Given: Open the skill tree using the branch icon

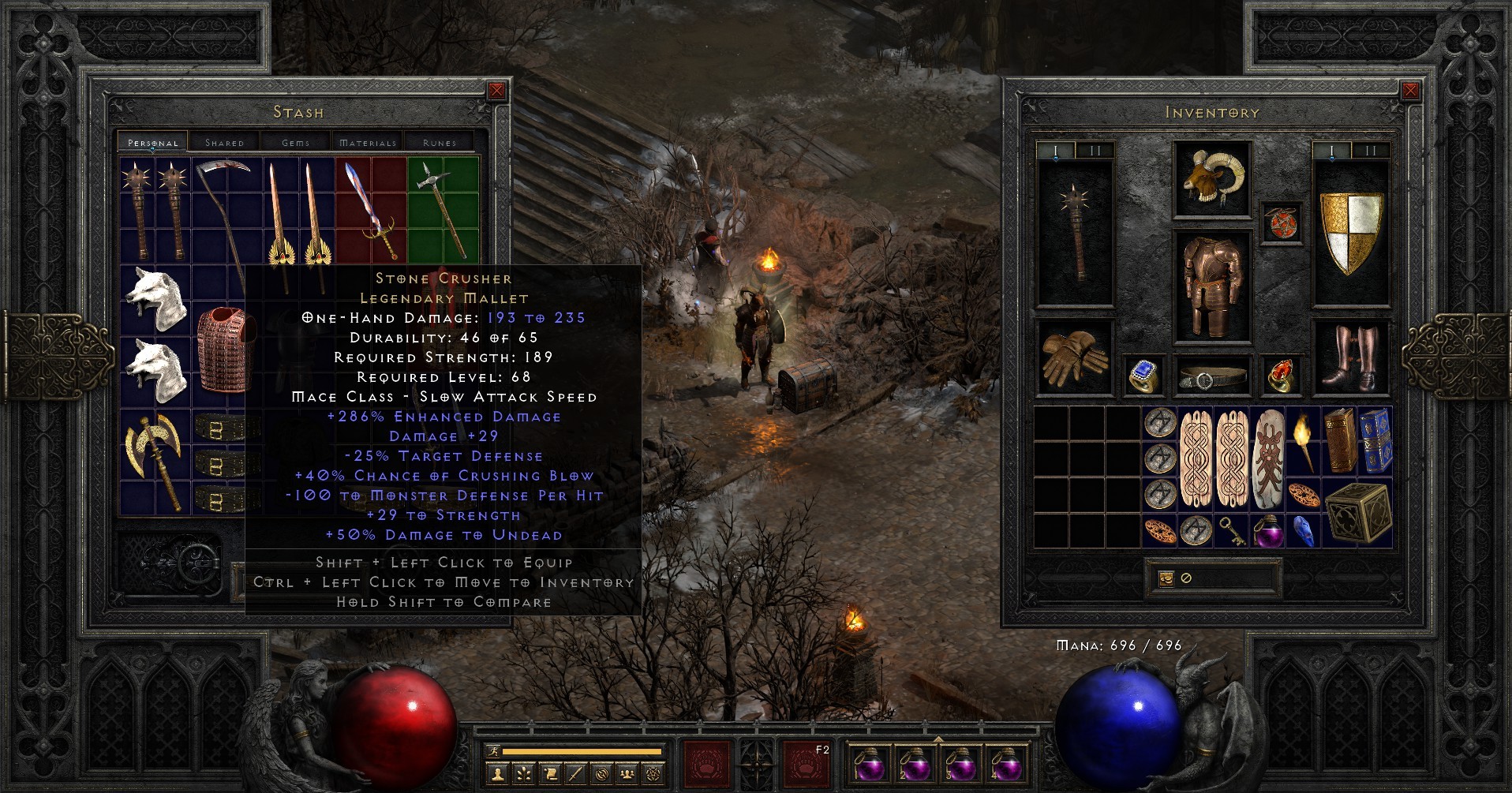Looking at the screenshot, I should click(524, 775).
